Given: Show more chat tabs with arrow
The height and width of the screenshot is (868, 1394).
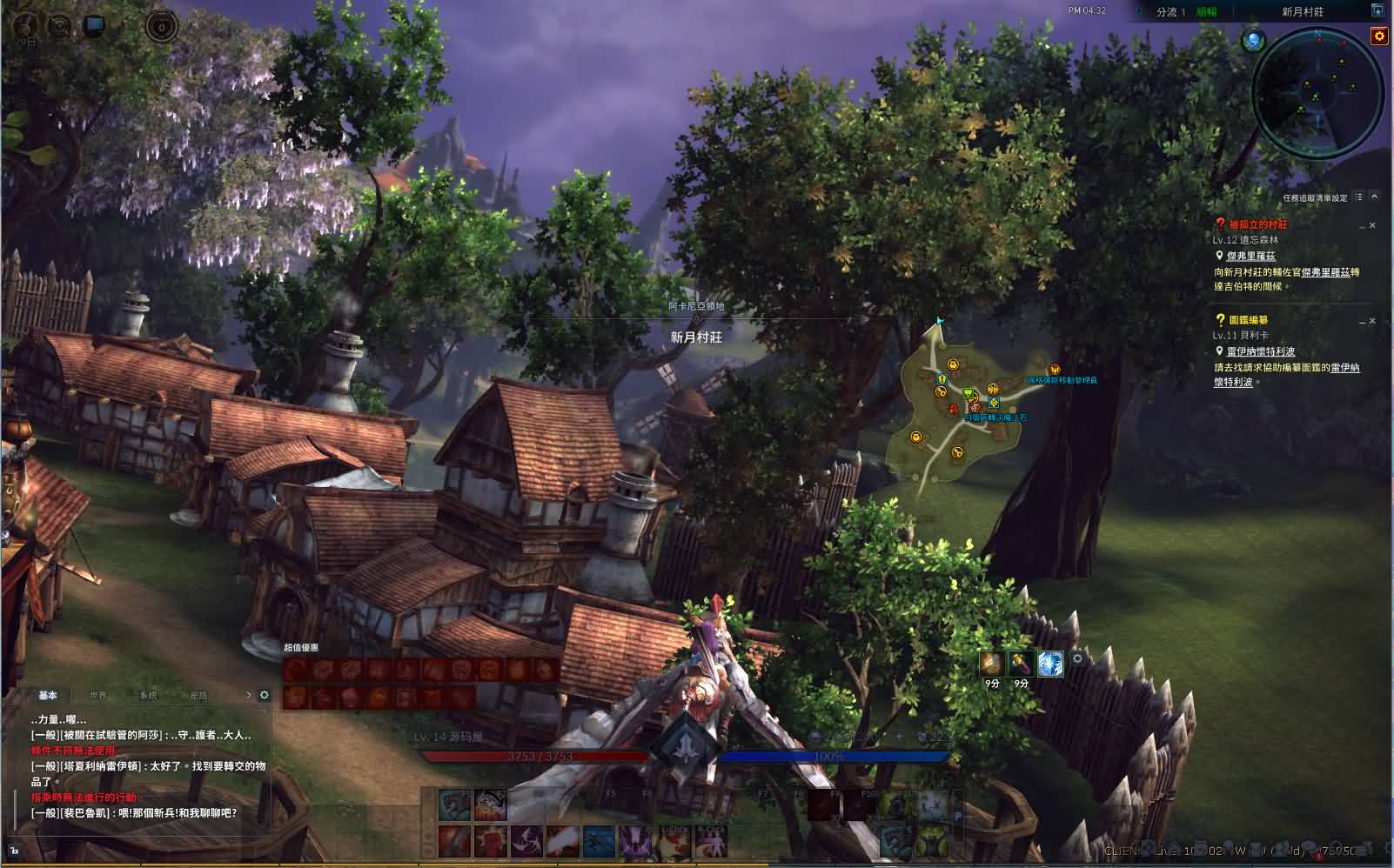Looking at the screenshot, I should coord(249,695).
